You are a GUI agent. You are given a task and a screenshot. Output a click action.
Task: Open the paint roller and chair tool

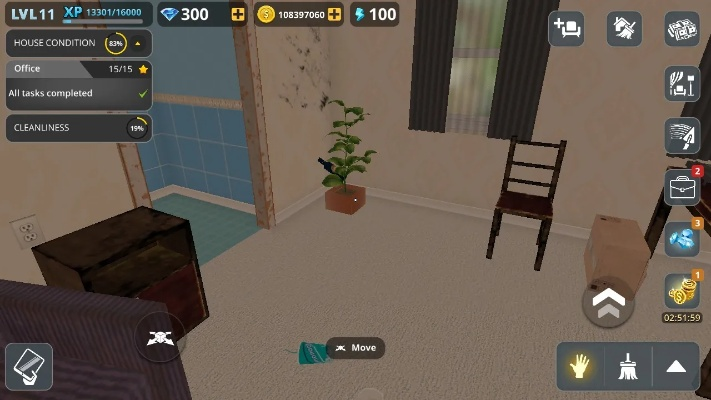tap(682, 84)
